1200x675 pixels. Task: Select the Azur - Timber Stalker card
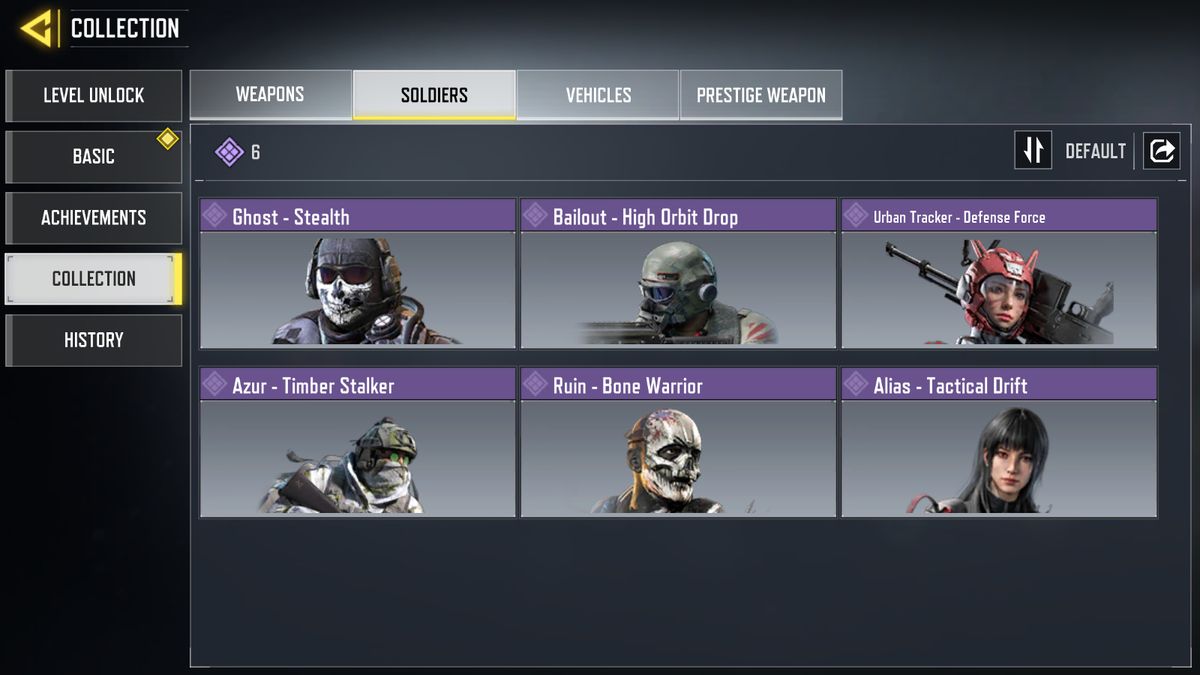(358, 443)
